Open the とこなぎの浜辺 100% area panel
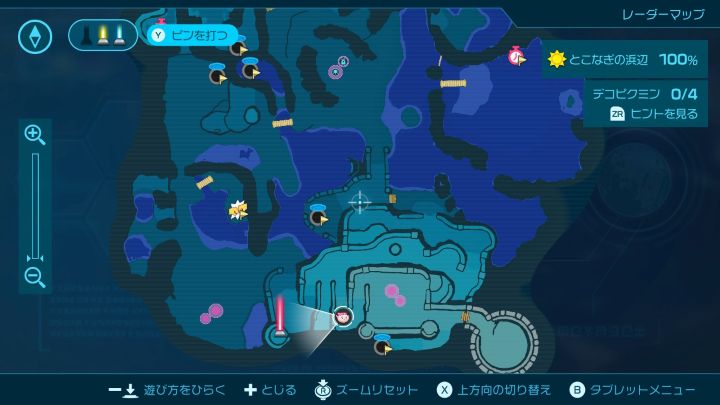 pos(623,60)
